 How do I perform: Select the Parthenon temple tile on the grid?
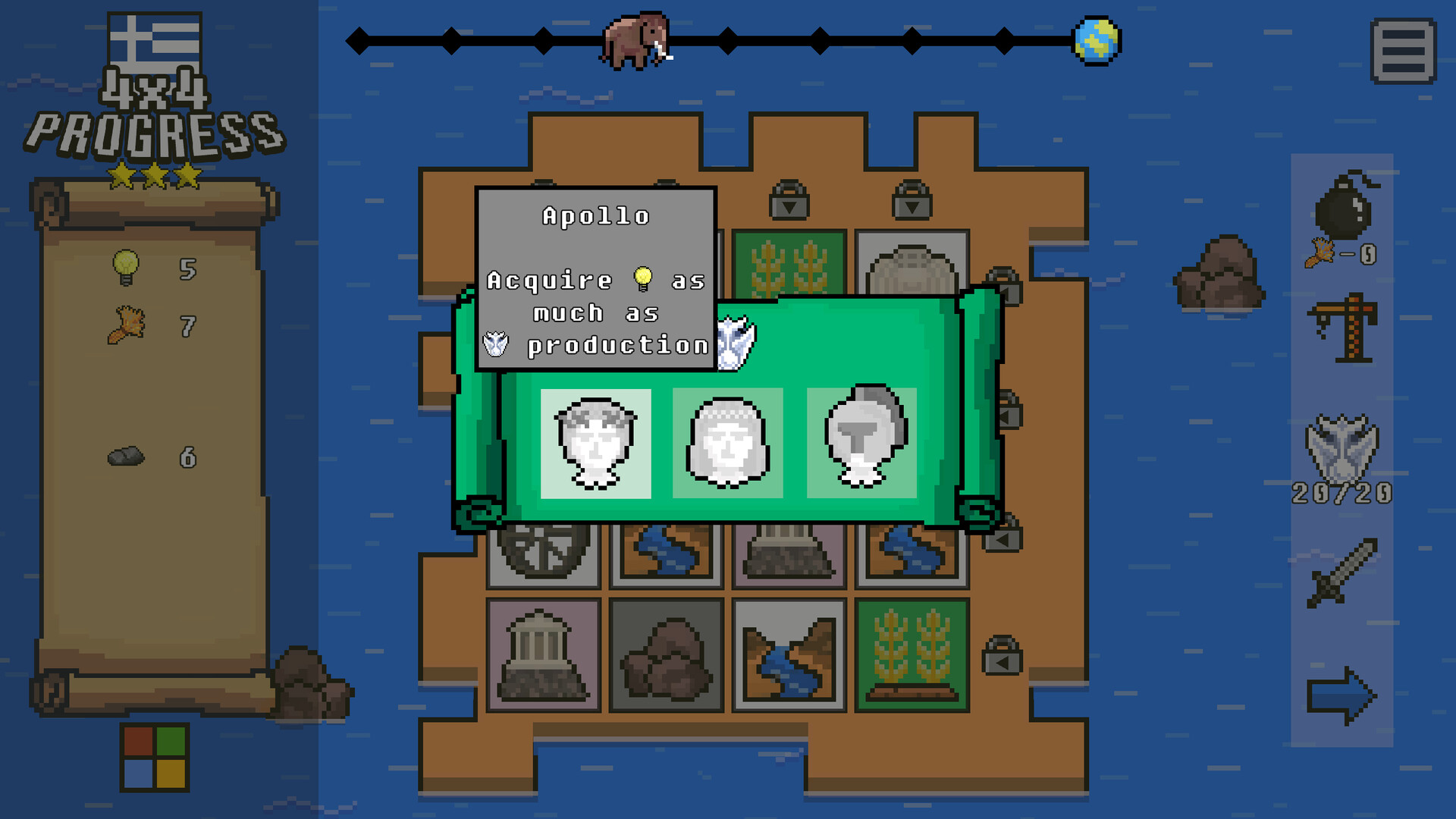[x=541, y=654]
